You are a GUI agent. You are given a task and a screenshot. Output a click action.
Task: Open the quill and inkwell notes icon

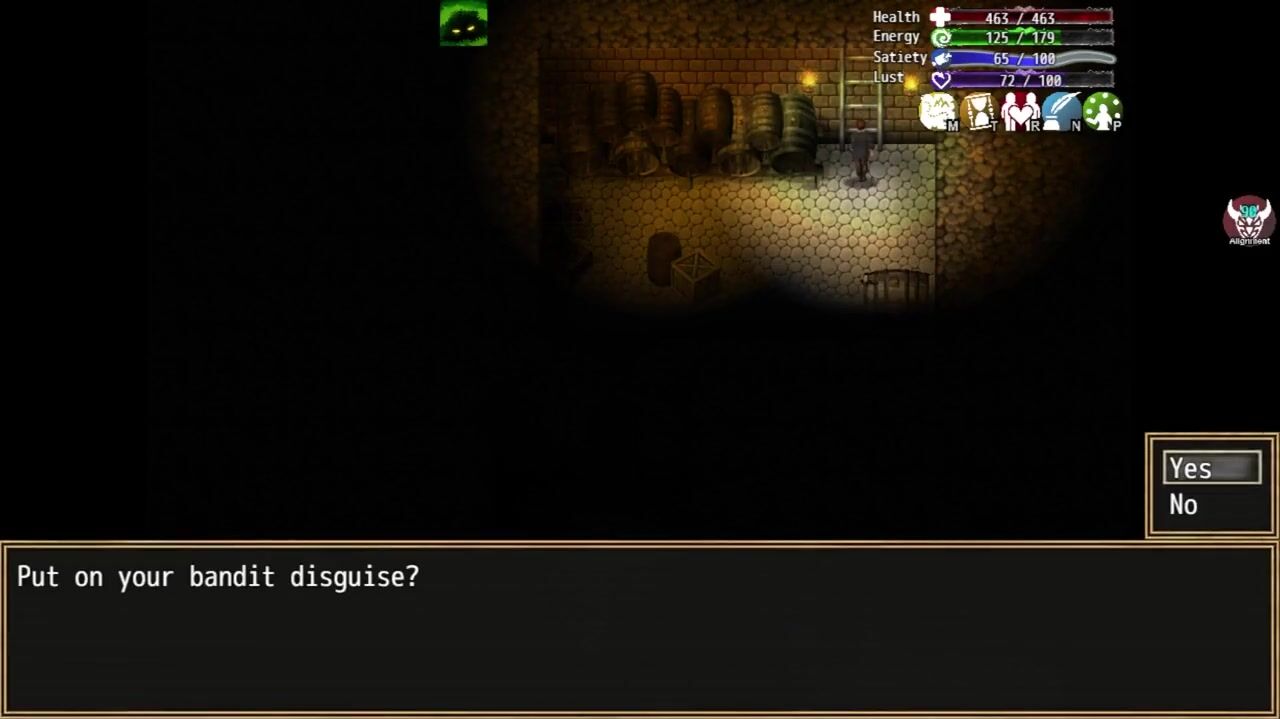click(x=1061, y=111)
